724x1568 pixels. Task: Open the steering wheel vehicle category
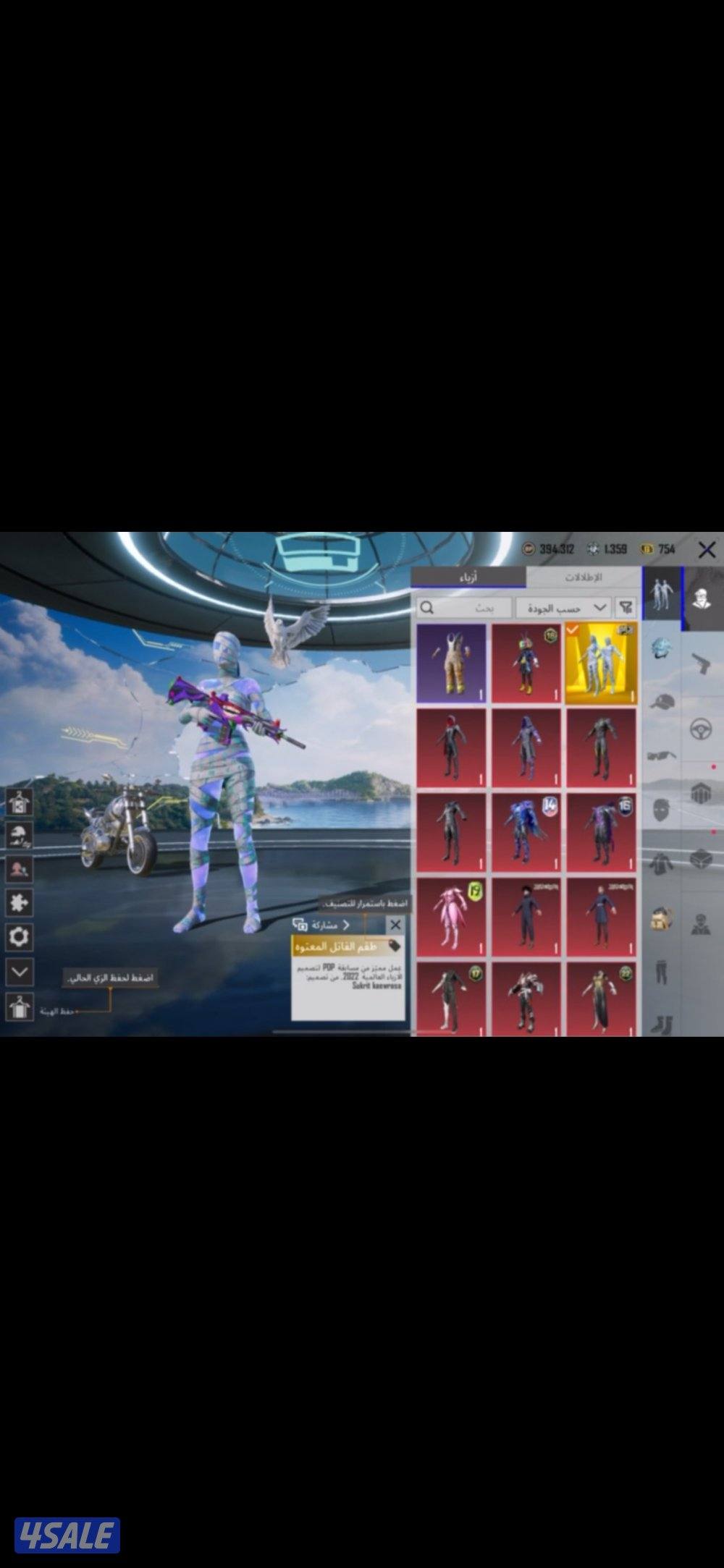coord(700,729)
